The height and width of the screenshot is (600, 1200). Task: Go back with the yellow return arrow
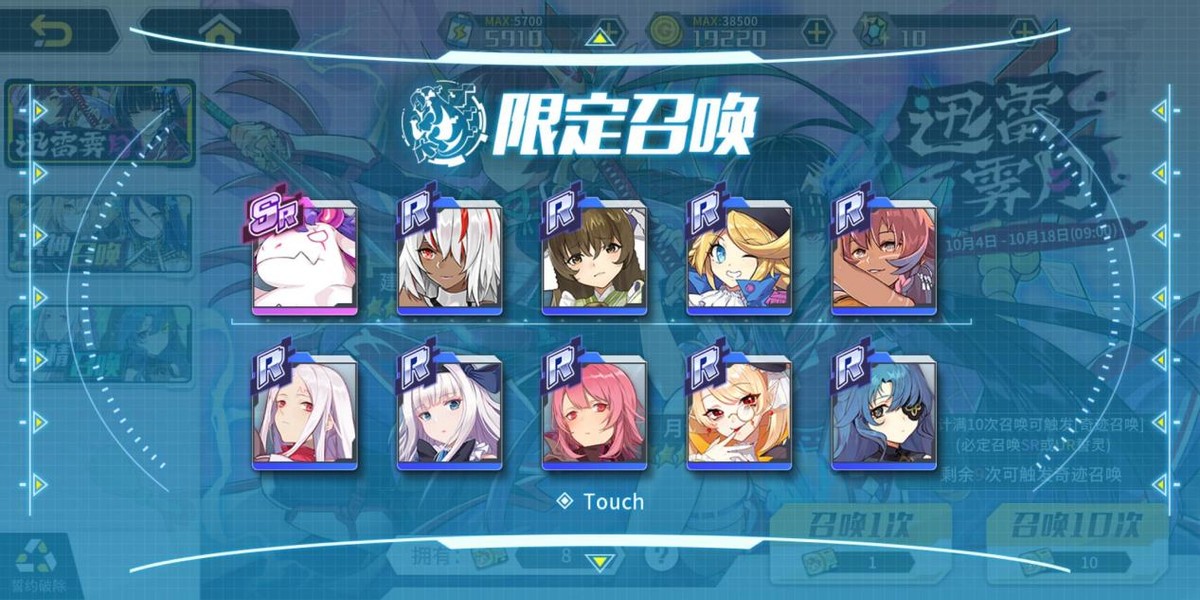coord(52,30)
